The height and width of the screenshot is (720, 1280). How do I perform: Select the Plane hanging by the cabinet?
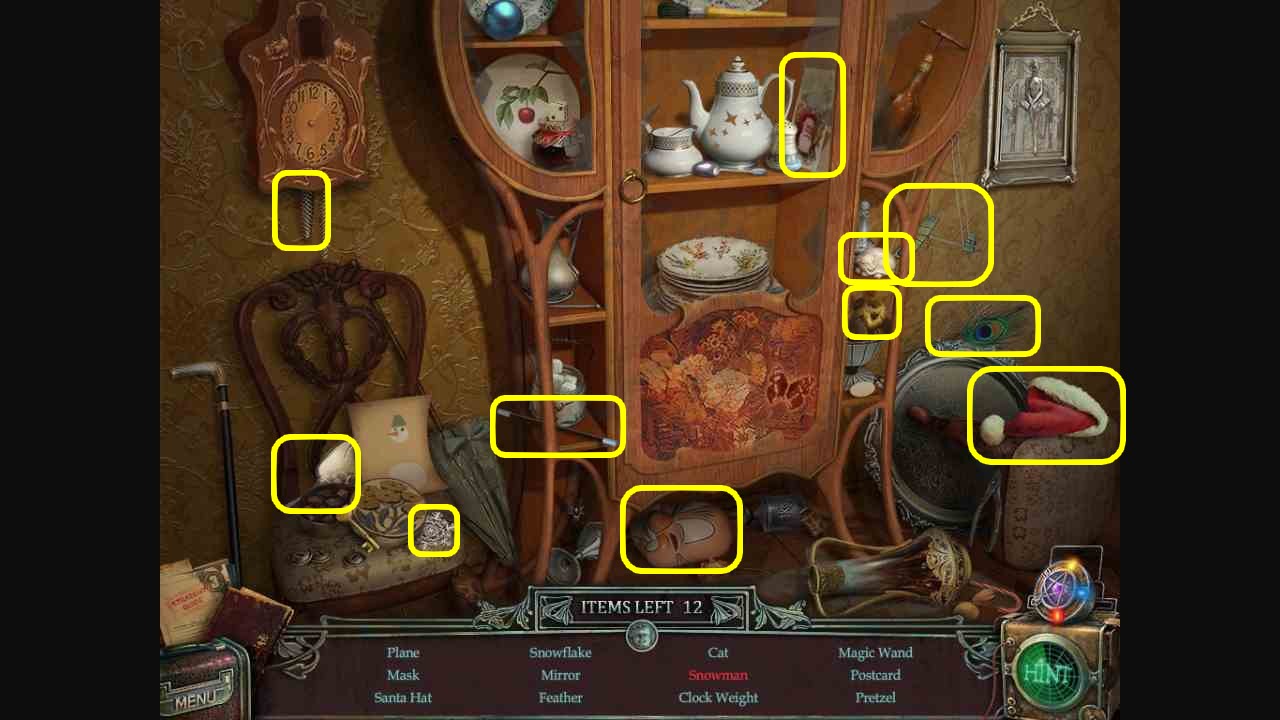pyautogui.click(x=938, y=235)
